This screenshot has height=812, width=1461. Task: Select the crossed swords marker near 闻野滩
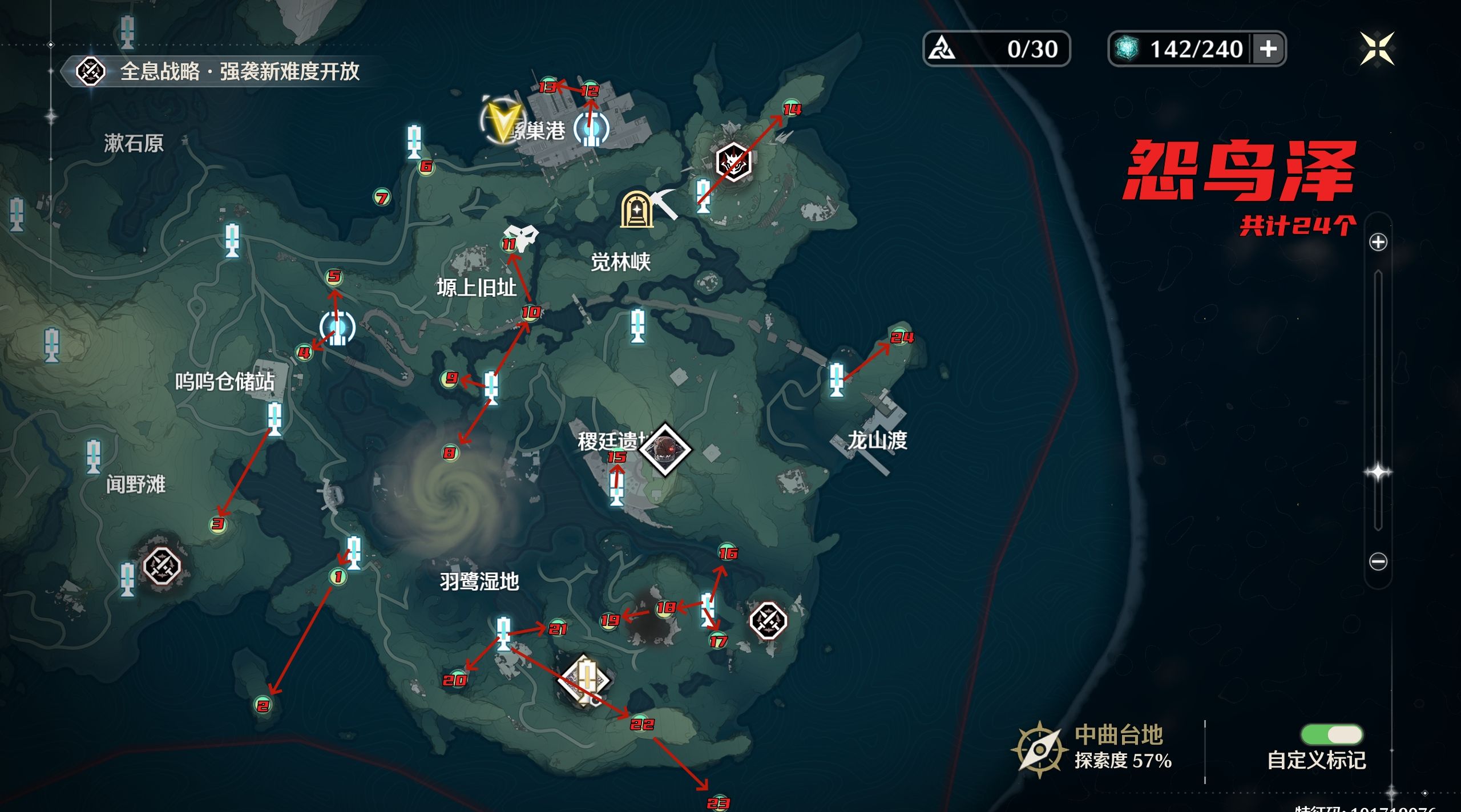pos(162,566)
